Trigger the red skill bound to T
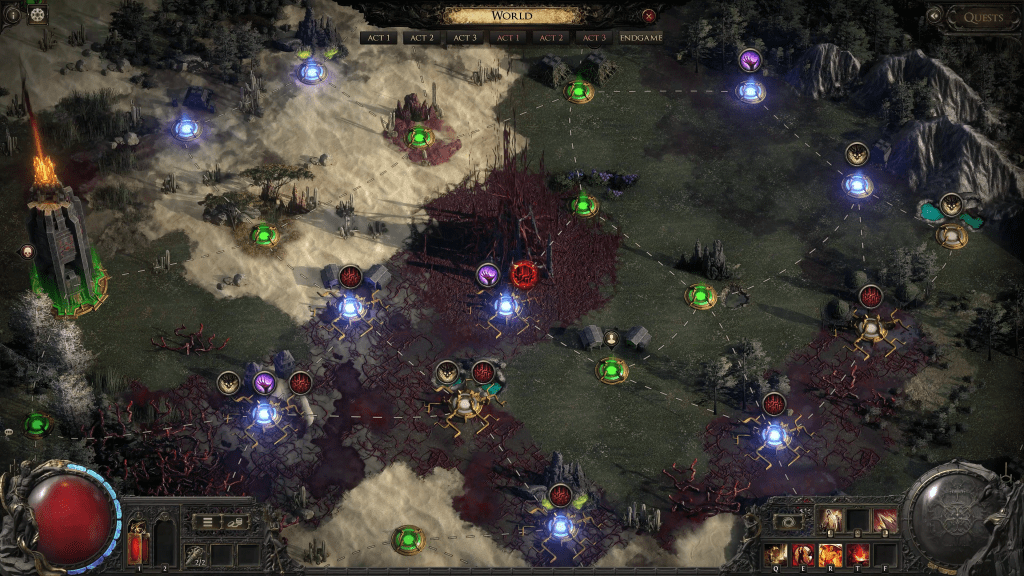 tap(857, 552)
